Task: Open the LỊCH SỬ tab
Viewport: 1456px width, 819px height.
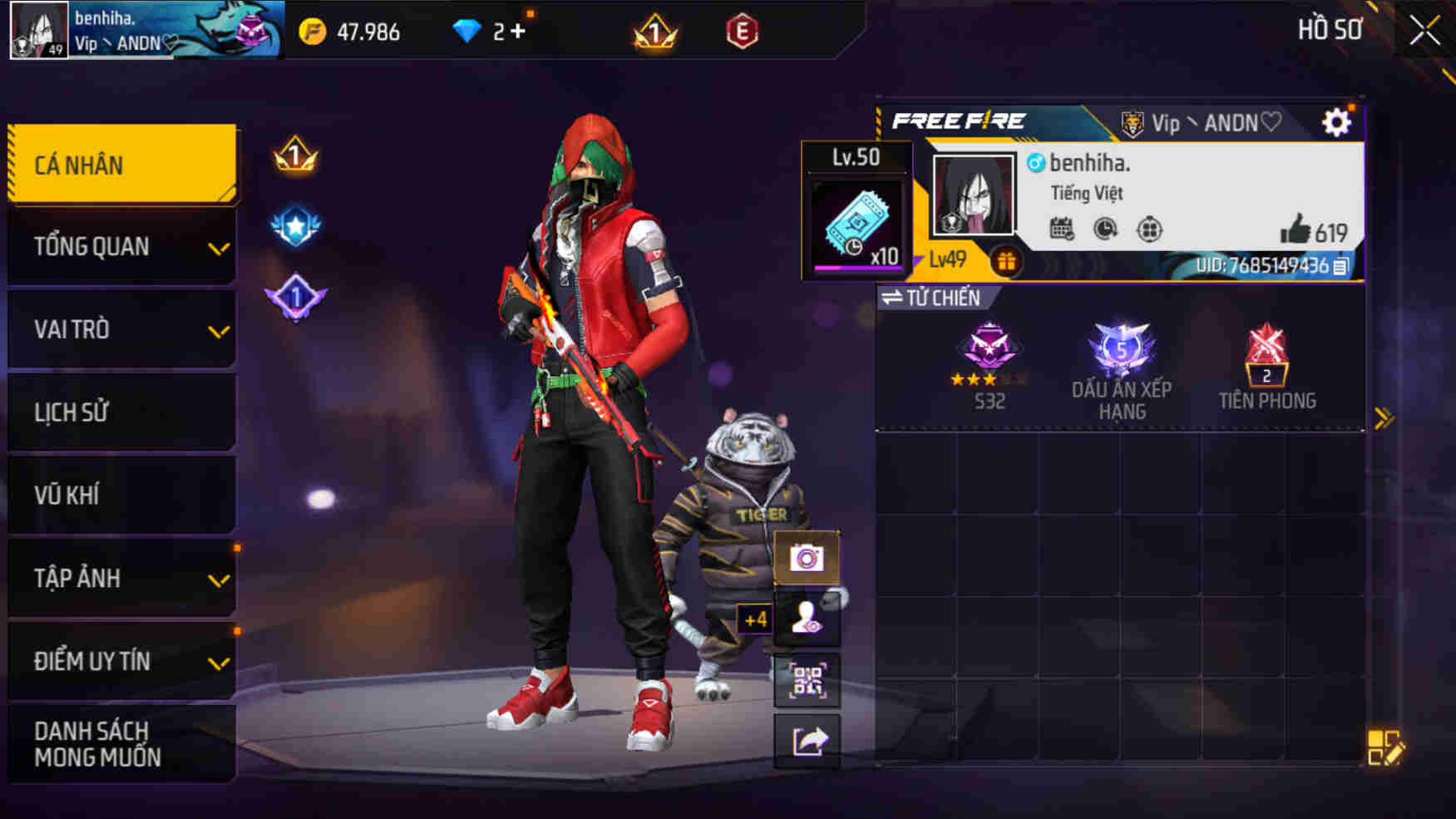Action: tap(121, 412)
